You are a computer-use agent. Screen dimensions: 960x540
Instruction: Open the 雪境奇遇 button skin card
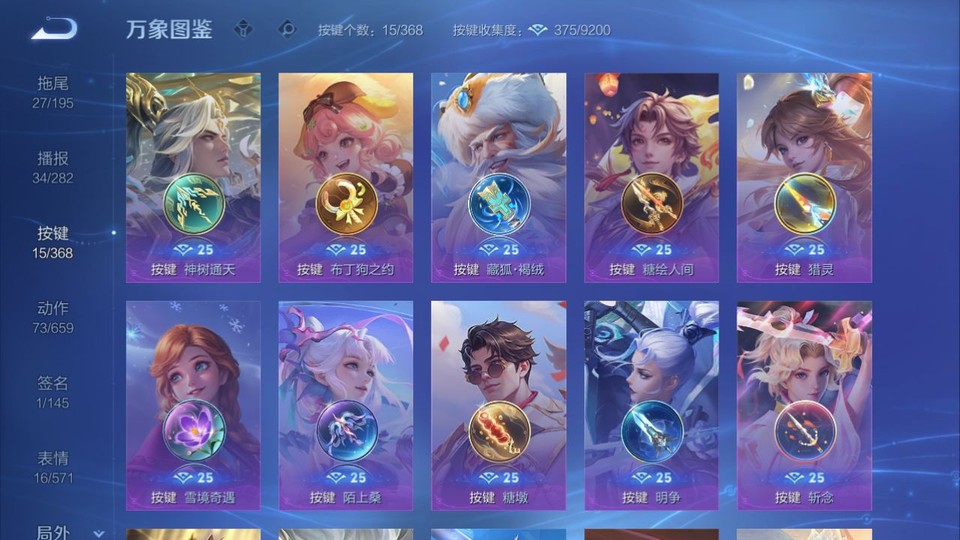click(x=193, y=405)
